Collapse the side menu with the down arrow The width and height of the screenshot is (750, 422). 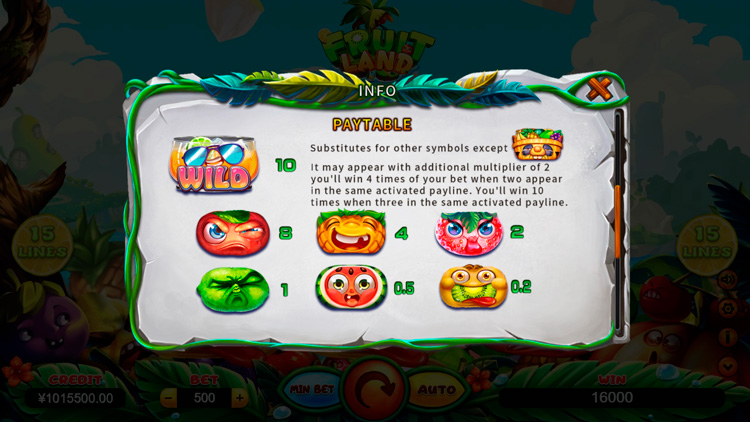click(x=727, y=366)
